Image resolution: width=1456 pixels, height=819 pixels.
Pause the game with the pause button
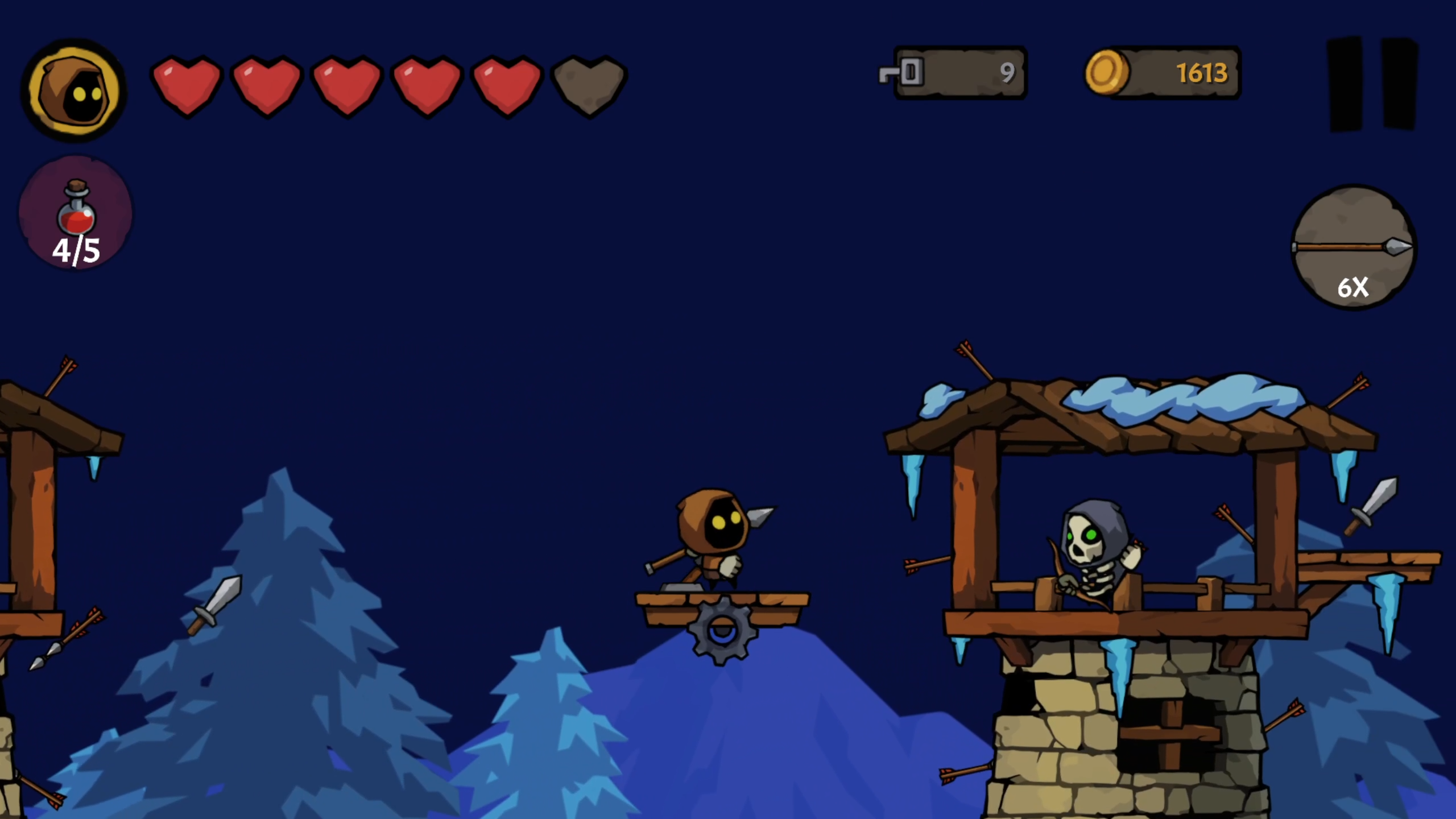(1372, 84)
